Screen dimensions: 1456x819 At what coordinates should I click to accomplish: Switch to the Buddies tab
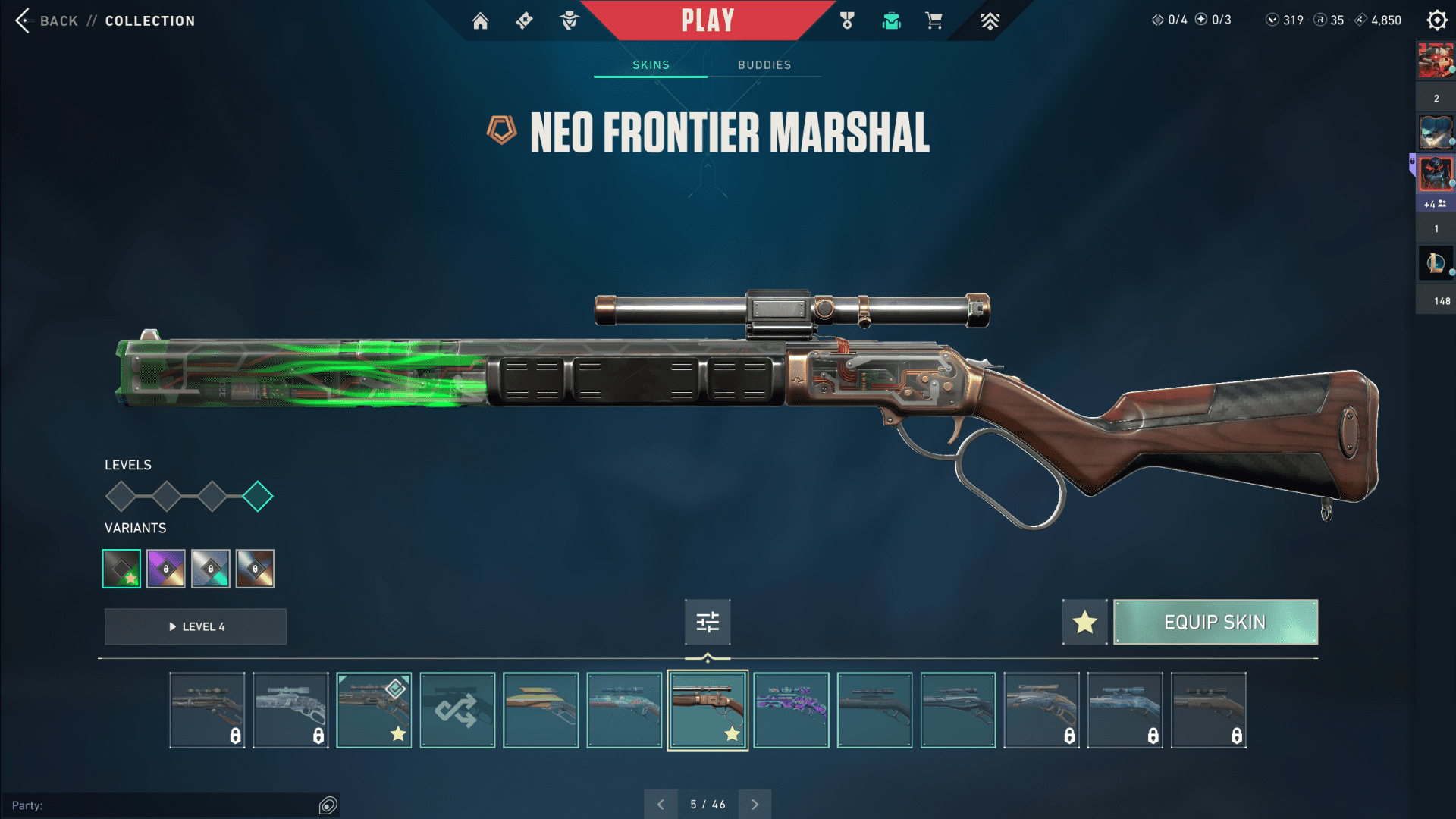click(x=764, y=65)
